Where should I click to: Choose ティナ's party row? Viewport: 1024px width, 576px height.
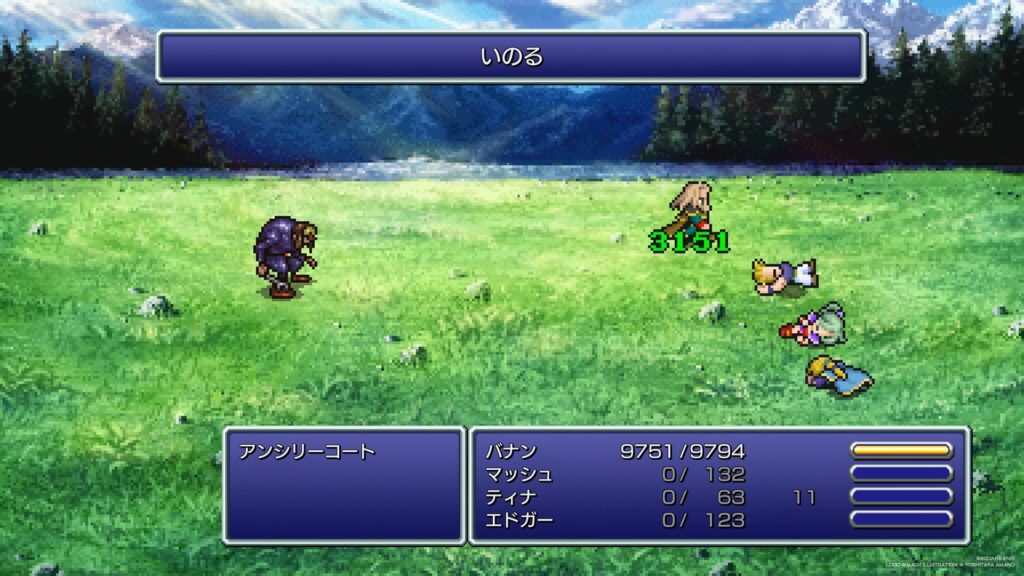point(511,497)
